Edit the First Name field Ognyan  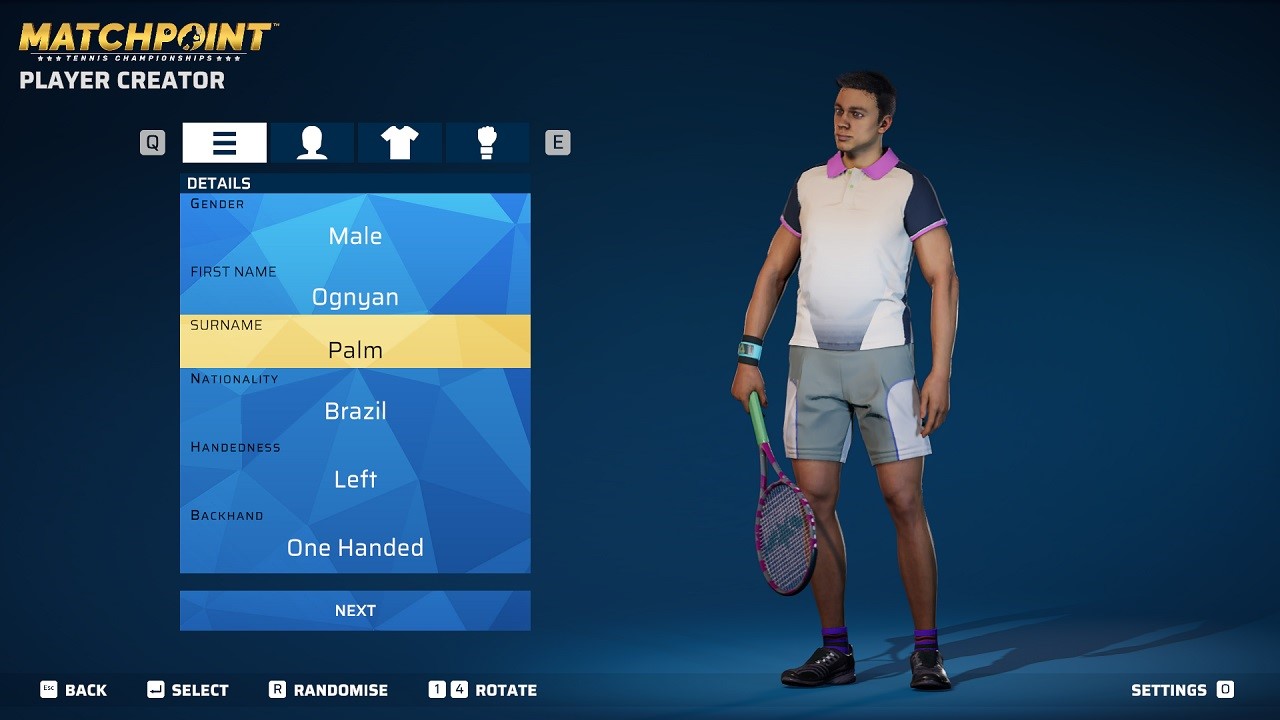tap(355, 297)
